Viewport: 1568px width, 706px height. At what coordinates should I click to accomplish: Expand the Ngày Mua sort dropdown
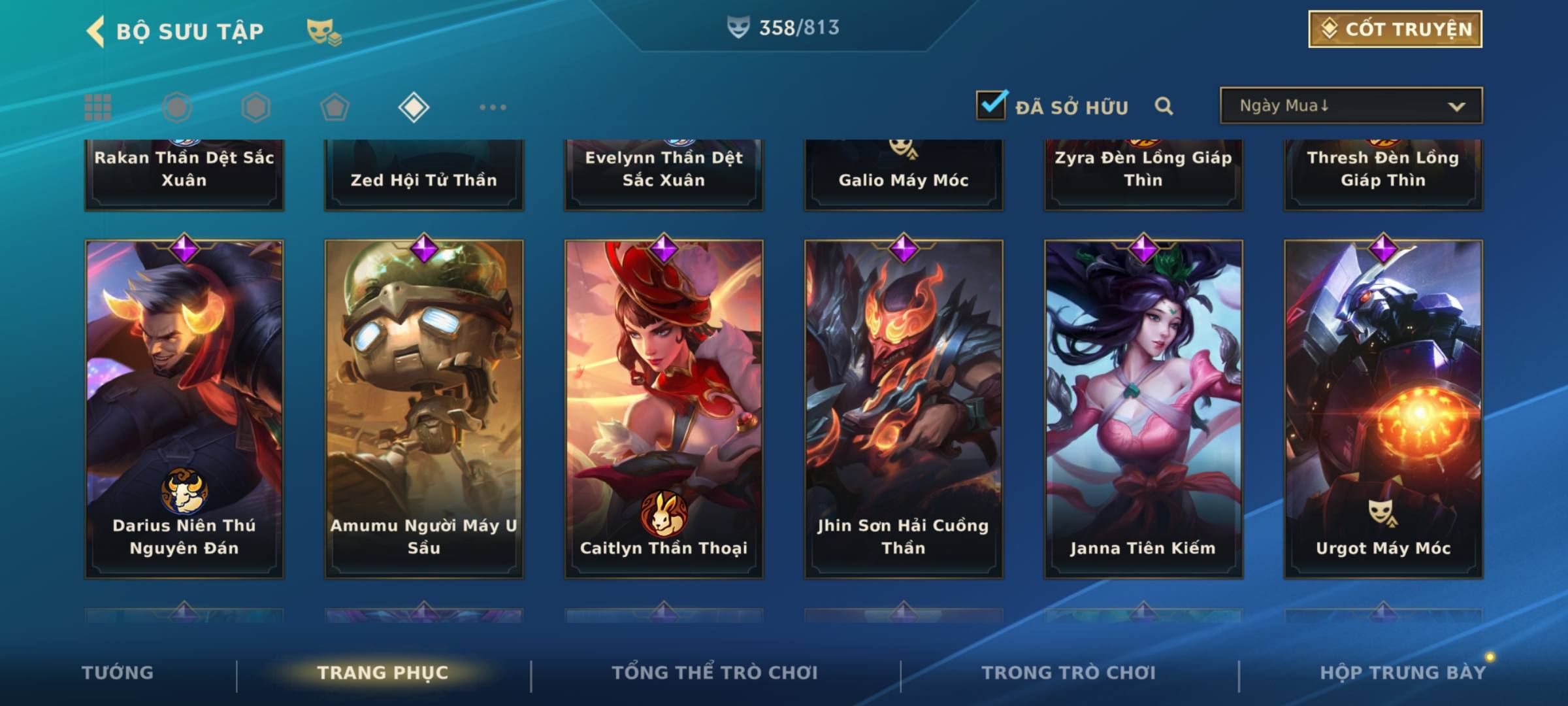(1350, 106)
